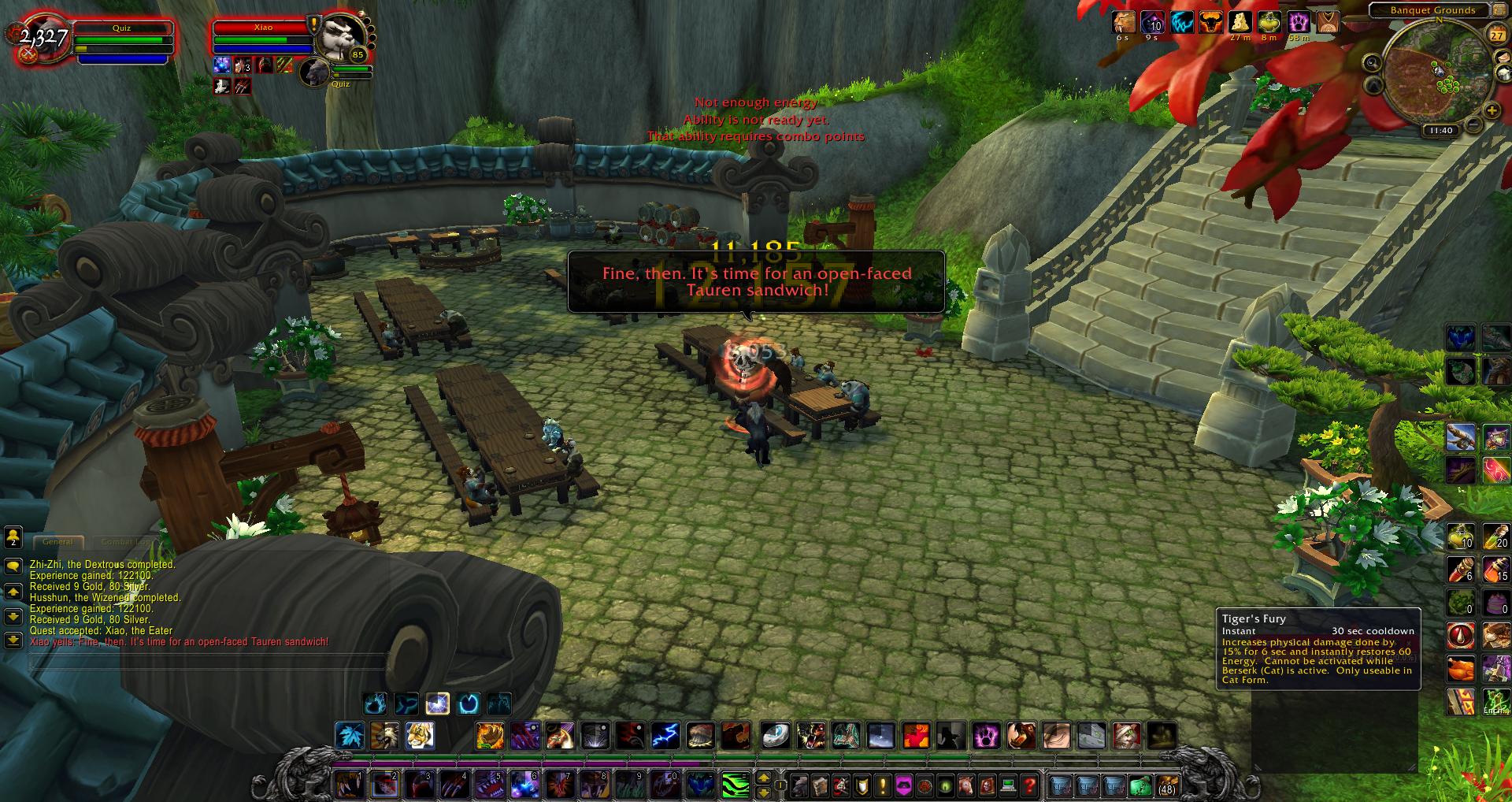
Task: Click the purple experience progress bar
Action: click(x=551, y=763)
